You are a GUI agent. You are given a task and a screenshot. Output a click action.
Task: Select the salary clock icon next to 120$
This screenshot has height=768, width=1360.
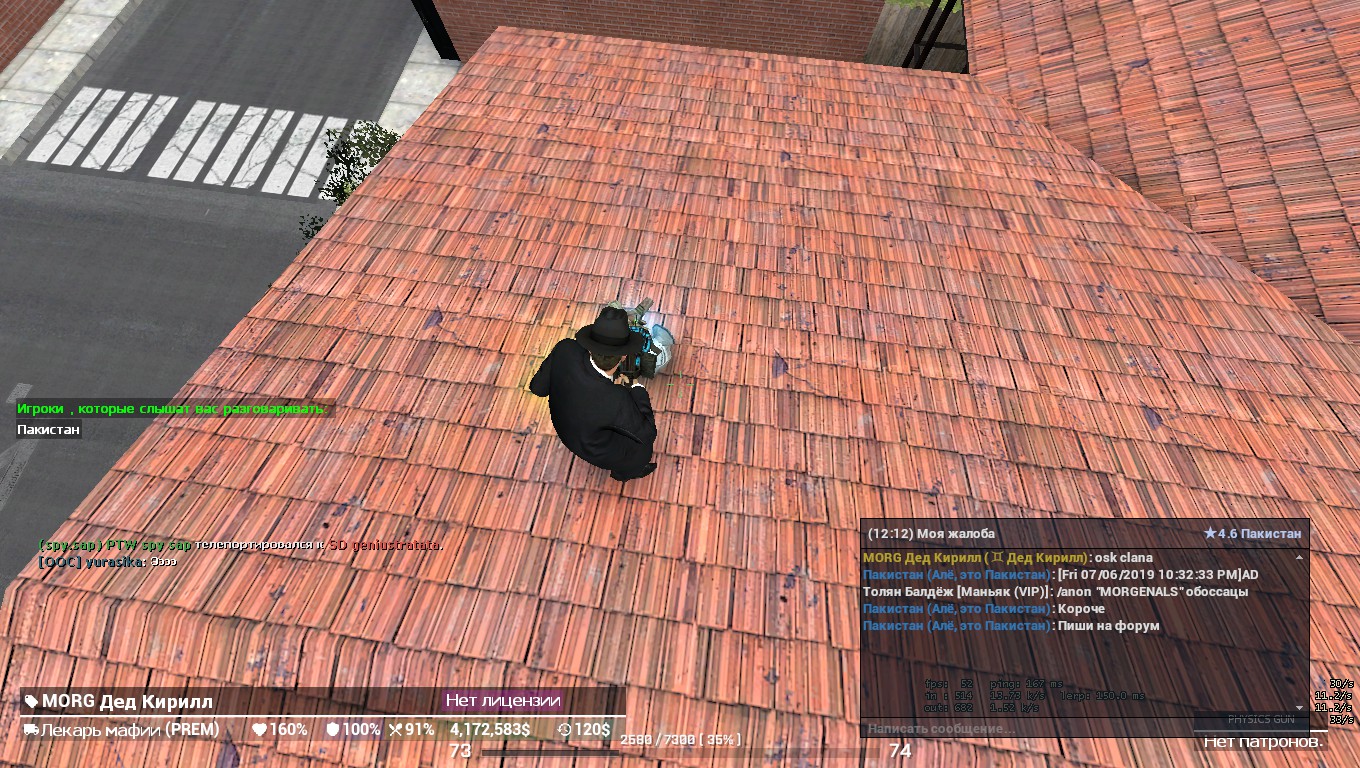[x=564, y=730]
